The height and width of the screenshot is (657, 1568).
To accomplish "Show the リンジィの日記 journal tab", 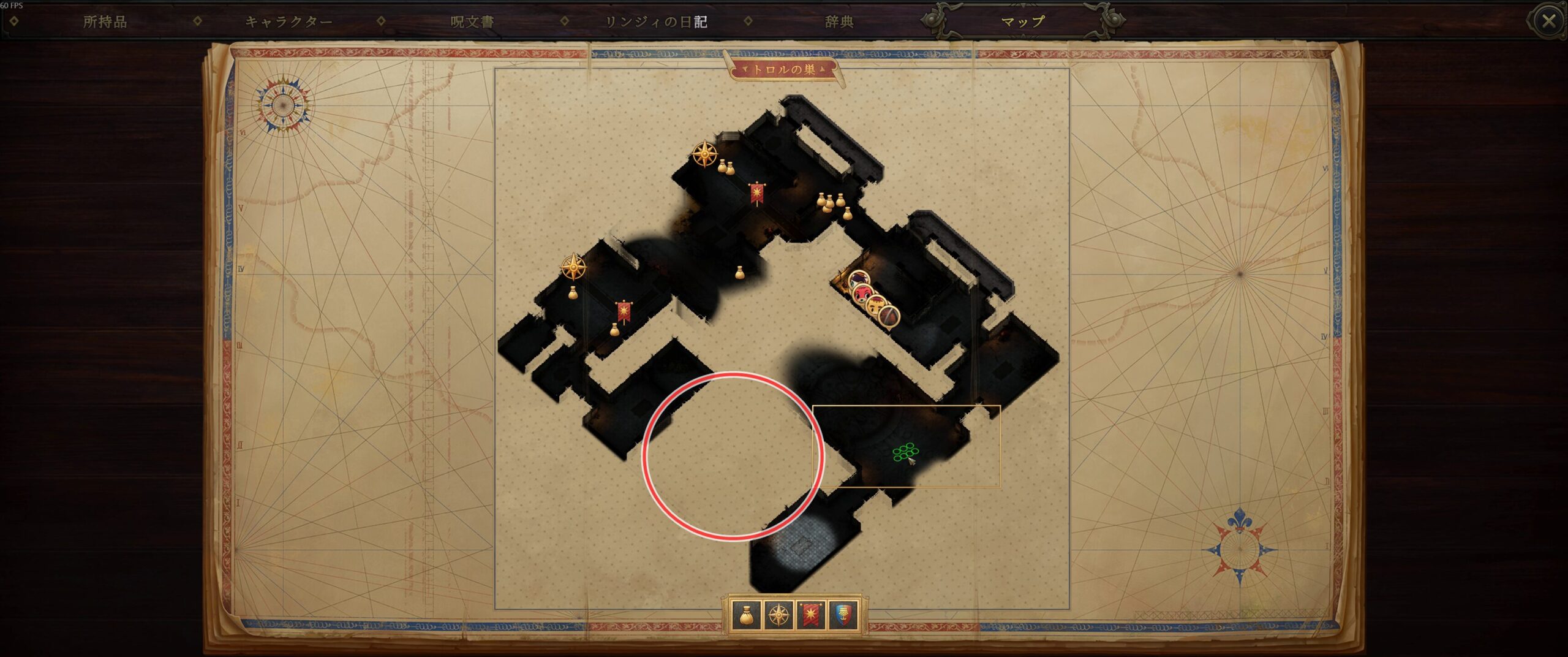I will coord(656,22).
